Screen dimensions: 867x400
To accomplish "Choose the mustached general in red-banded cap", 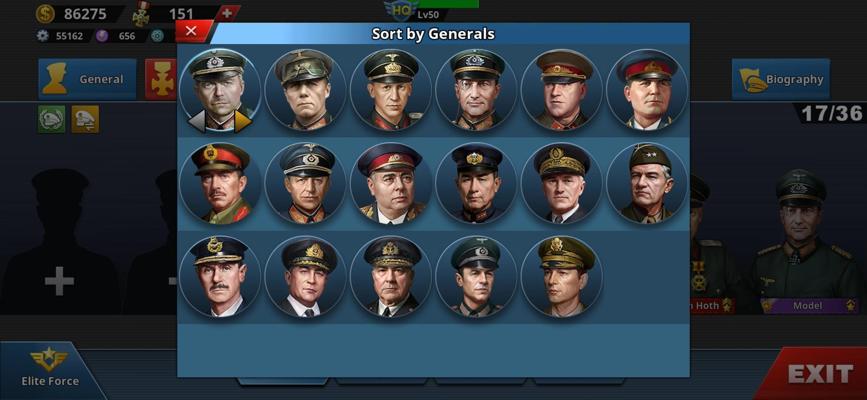I will pos(220,183).
